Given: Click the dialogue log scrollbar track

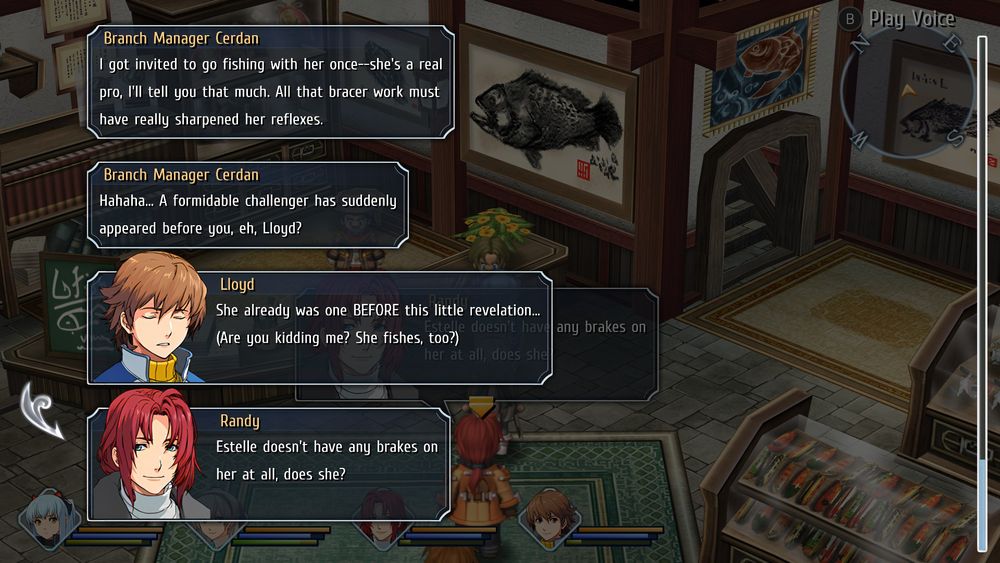Looking at the screenshot, I should coord(982,280).
